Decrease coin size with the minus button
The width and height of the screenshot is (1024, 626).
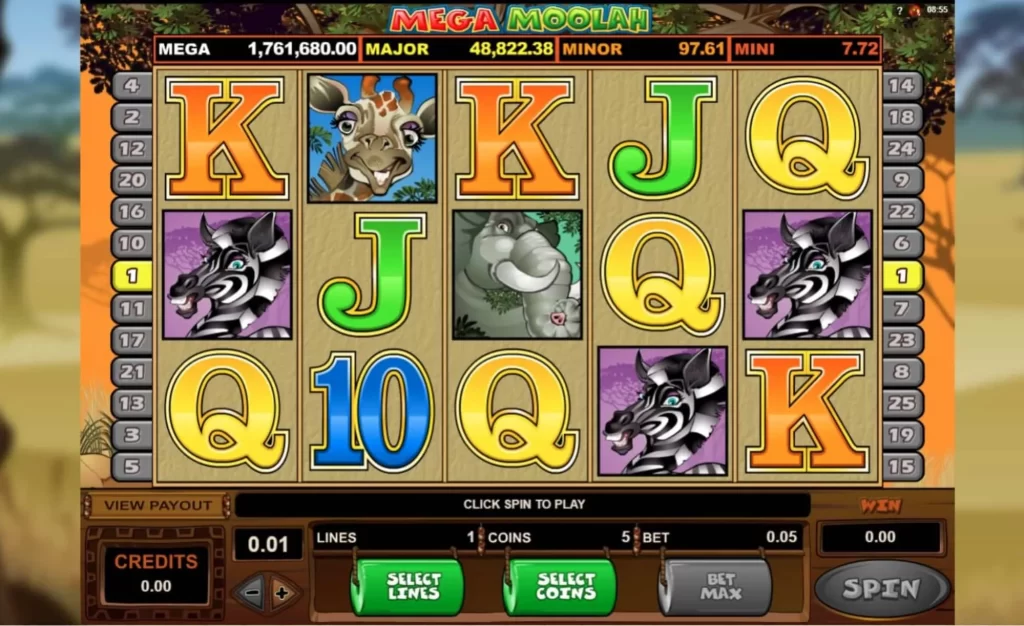coord(252,593)
